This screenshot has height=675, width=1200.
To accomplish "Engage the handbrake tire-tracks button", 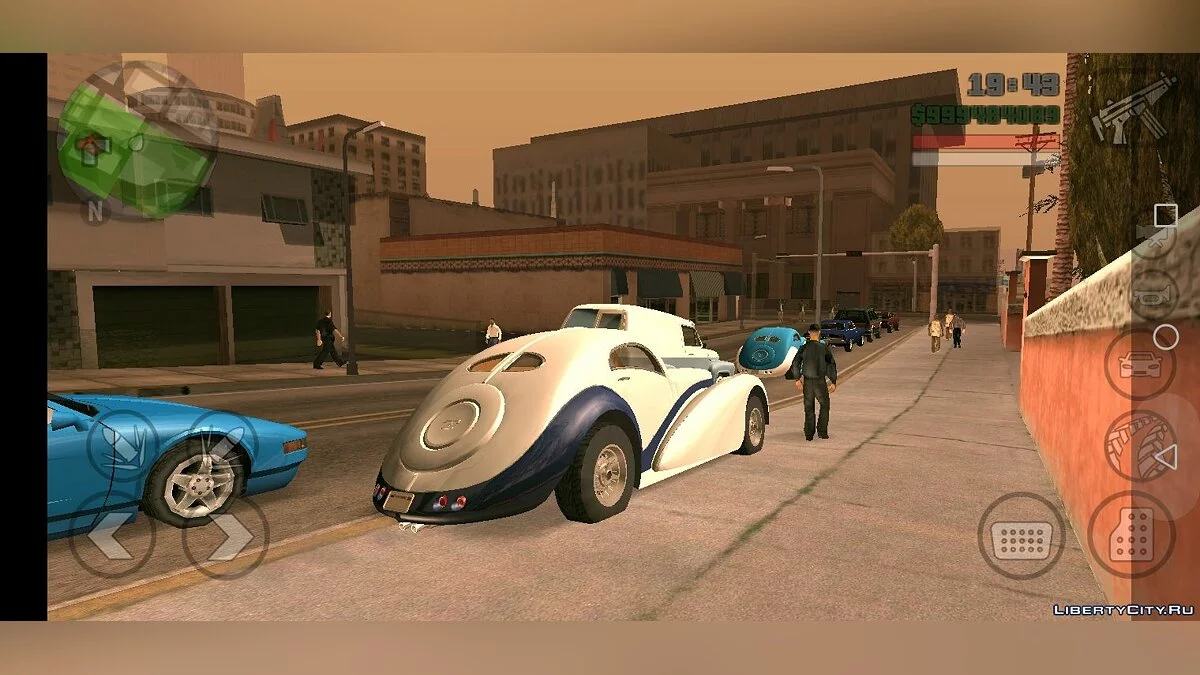I will (1139, 445).
